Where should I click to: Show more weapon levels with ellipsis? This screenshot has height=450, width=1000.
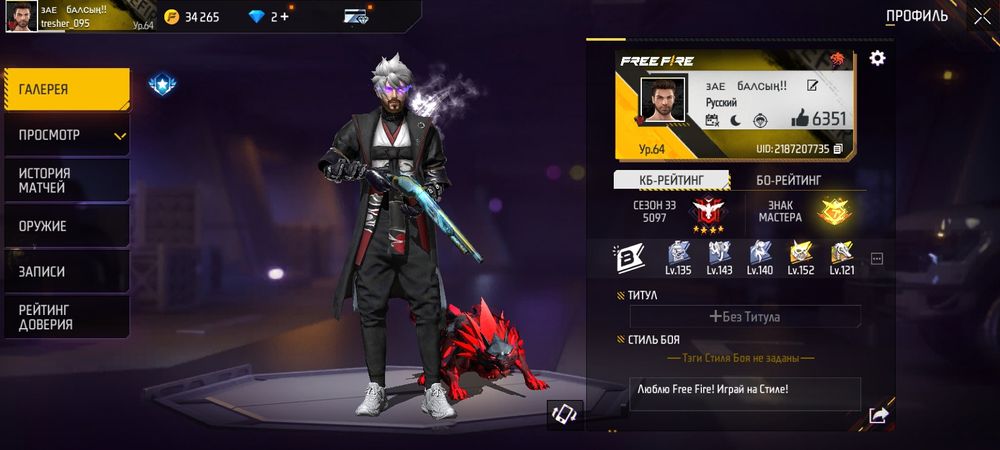point(877,259)
